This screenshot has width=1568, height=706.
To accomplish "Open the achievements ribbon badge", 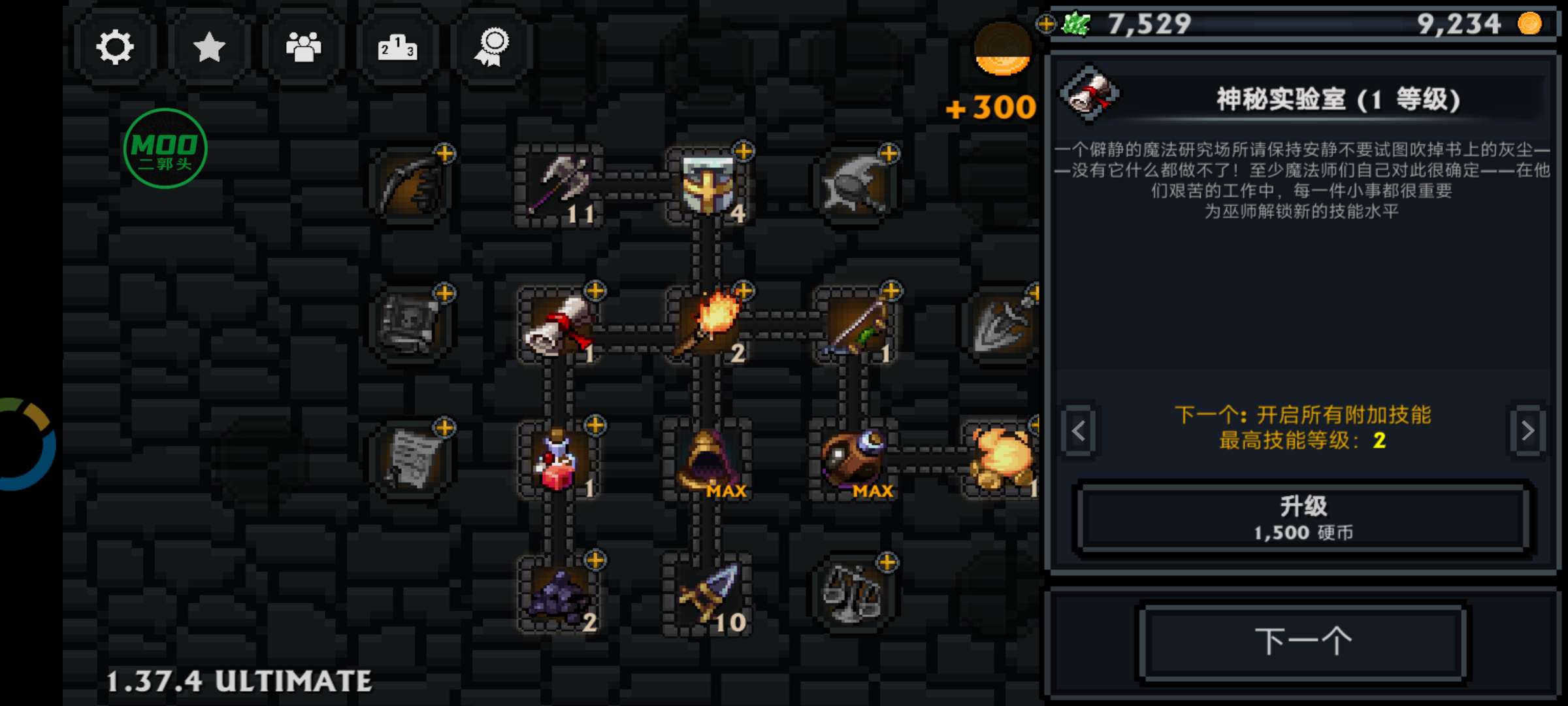I will tap(491, 47).
